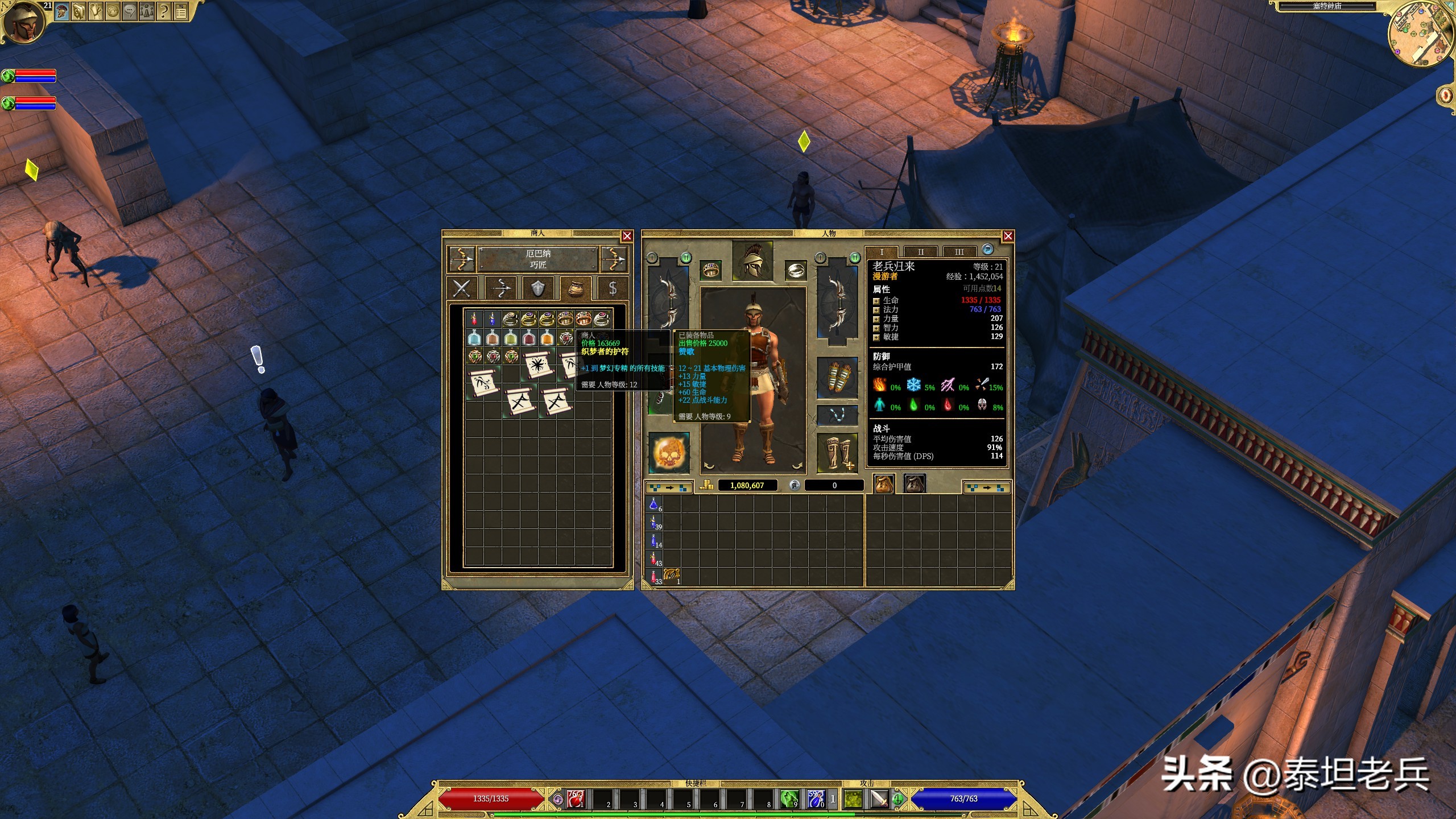Click the equipped greaves slot
1456x819 pixels.
837,453
